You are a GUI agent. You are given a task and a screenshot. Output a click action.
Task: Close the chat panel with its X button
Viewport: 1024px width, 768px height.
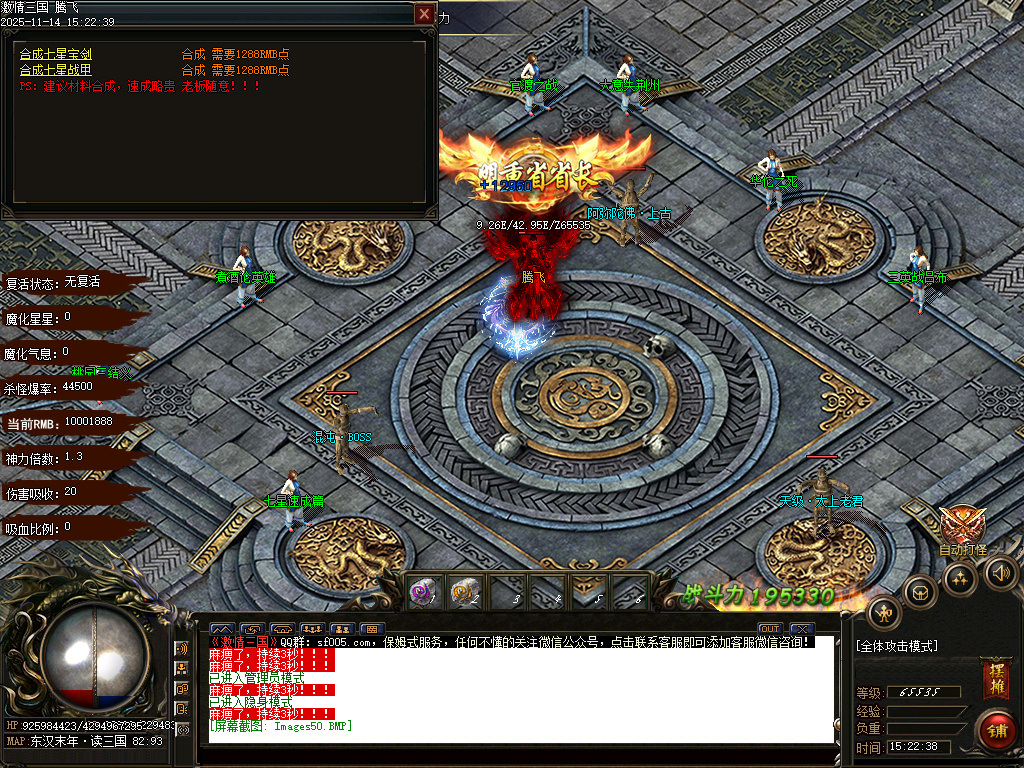[800, 628]
